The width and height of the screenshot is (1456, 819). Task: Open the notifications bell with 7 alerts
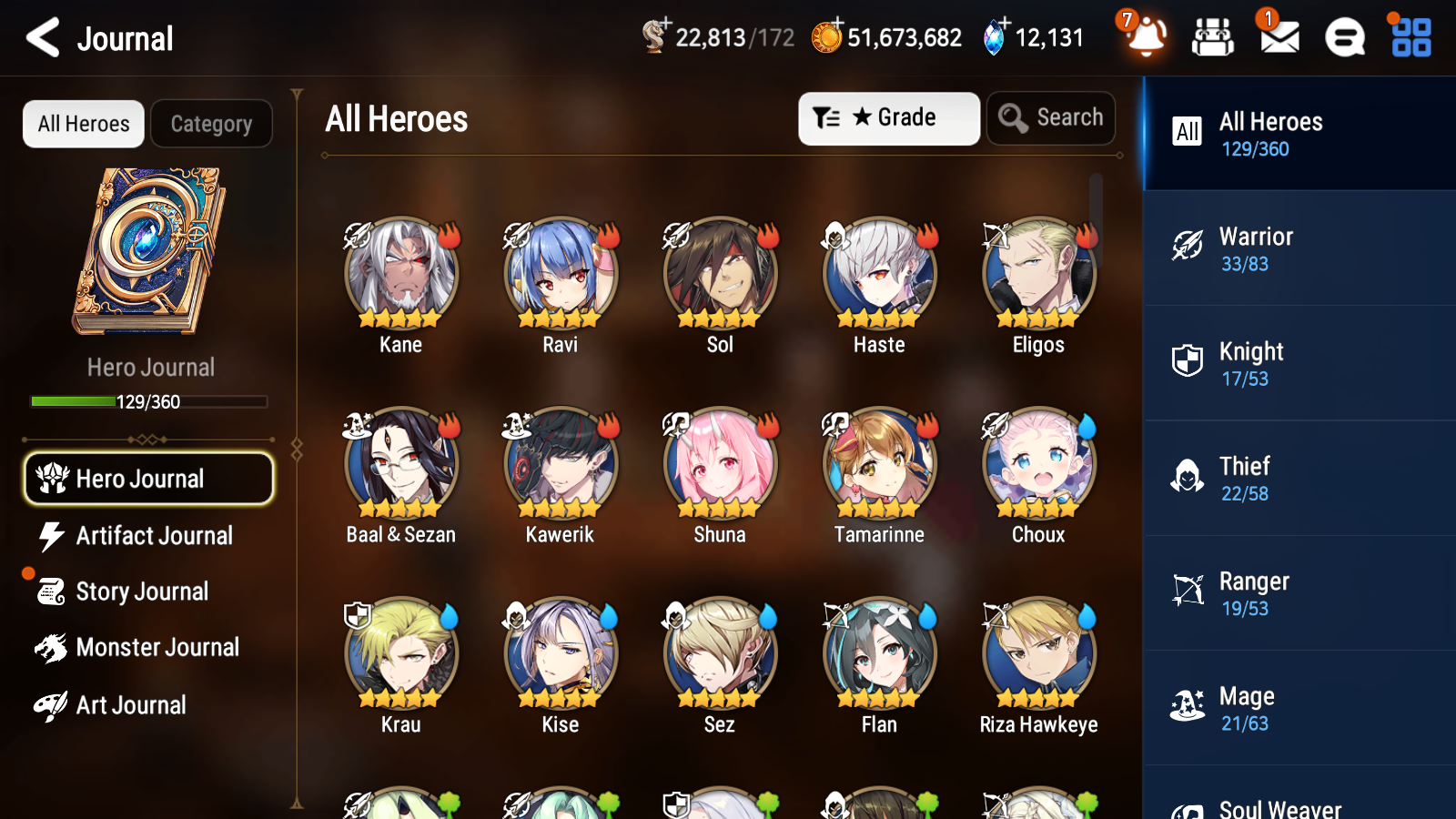tap(1146, 38)
